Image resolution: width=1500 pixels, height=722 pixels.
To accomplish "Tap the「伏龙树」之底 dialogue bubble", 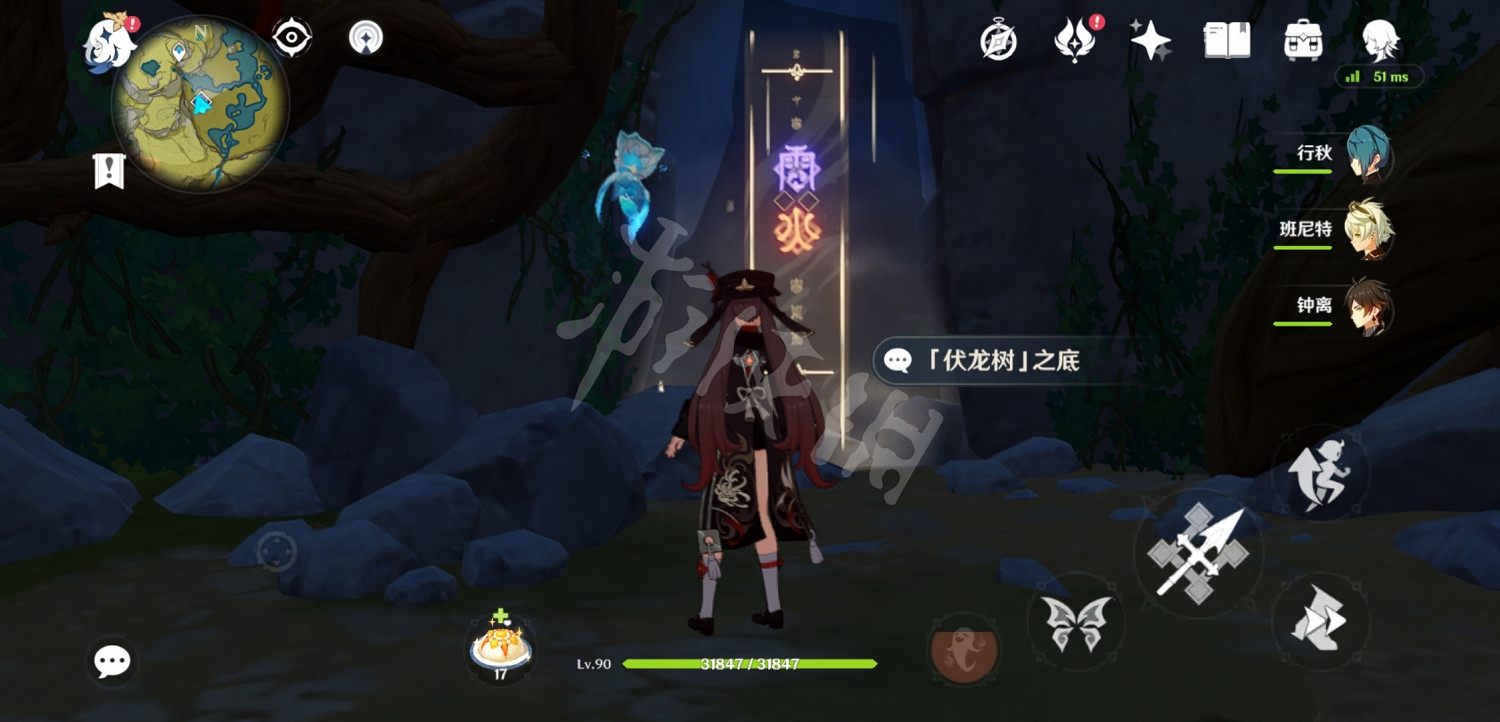I will [1000, 362].
